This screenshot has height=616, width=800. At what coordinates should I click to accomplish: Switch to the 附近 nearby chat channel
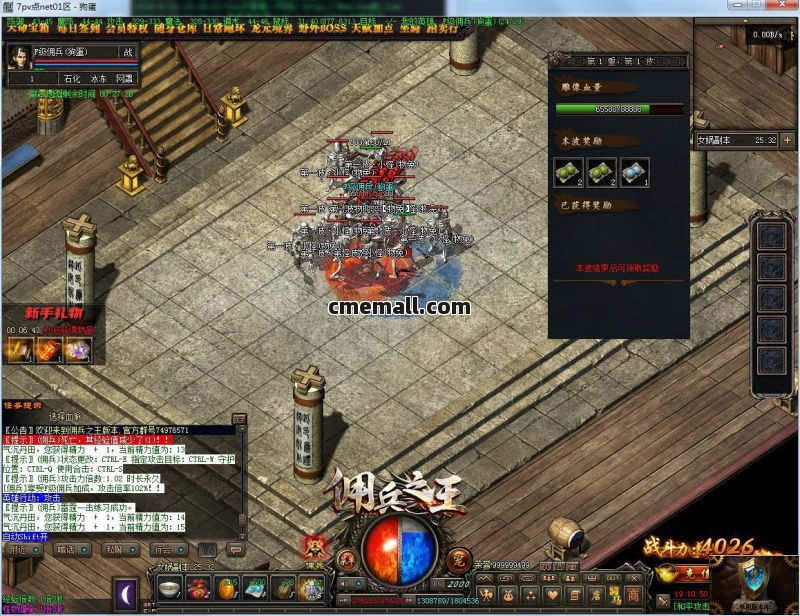(x=19, y=549)
